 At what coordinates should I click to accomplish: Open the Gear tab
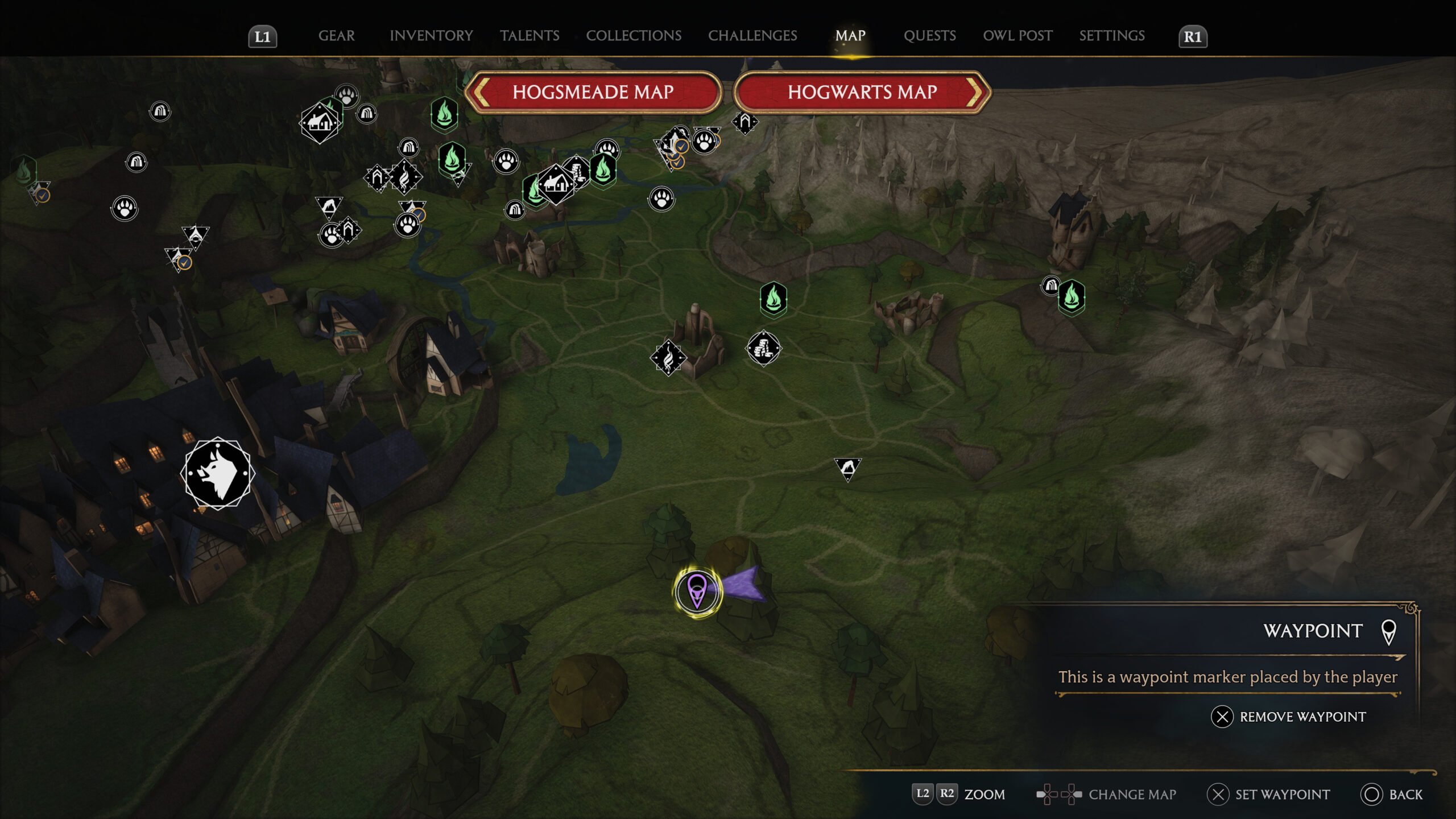336,36
